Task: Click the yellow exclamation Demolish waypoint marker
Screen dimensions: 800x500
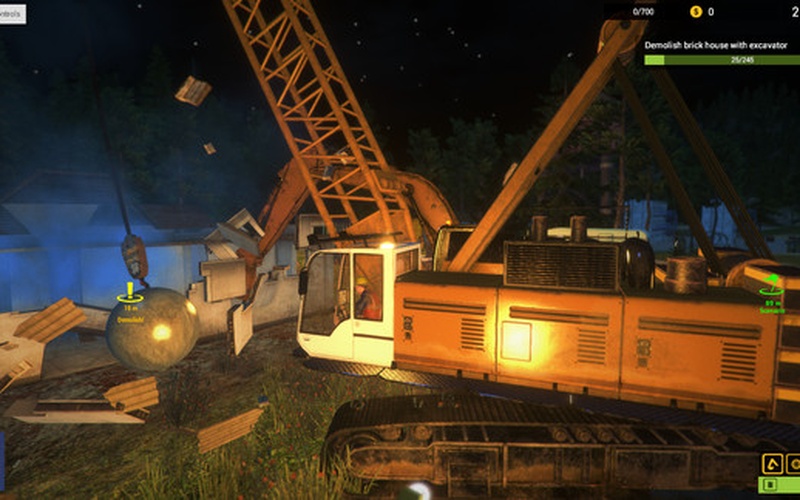Action: pos(130,293)
